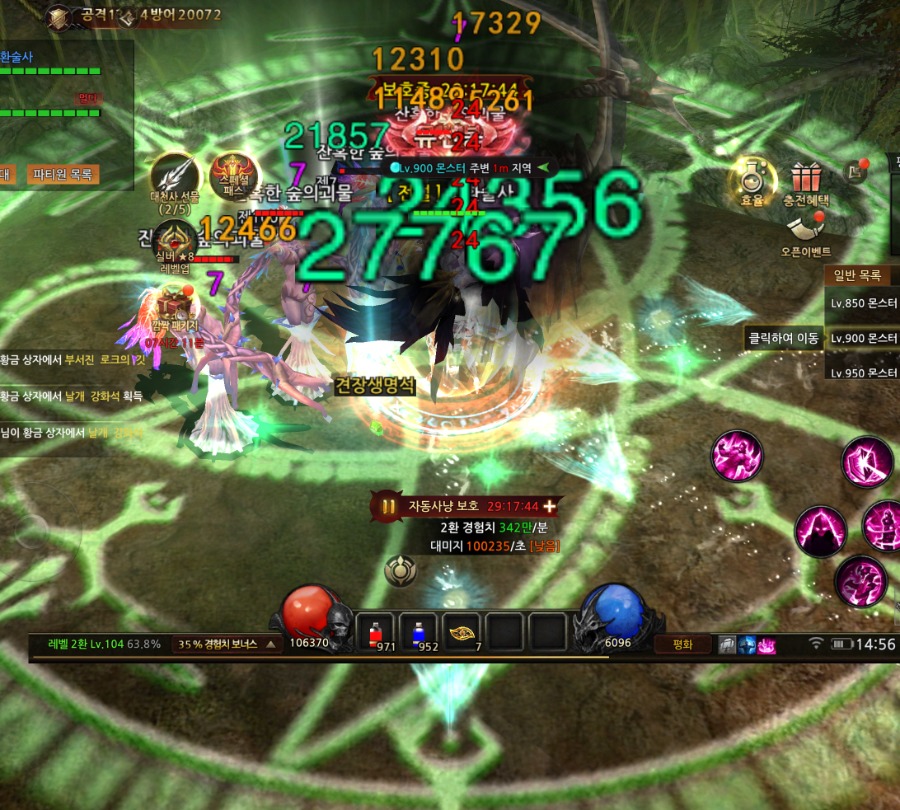Viewport: 900px width, 810px height.
Task: Toggle the 평화 combat mode button
Action: 683,644
